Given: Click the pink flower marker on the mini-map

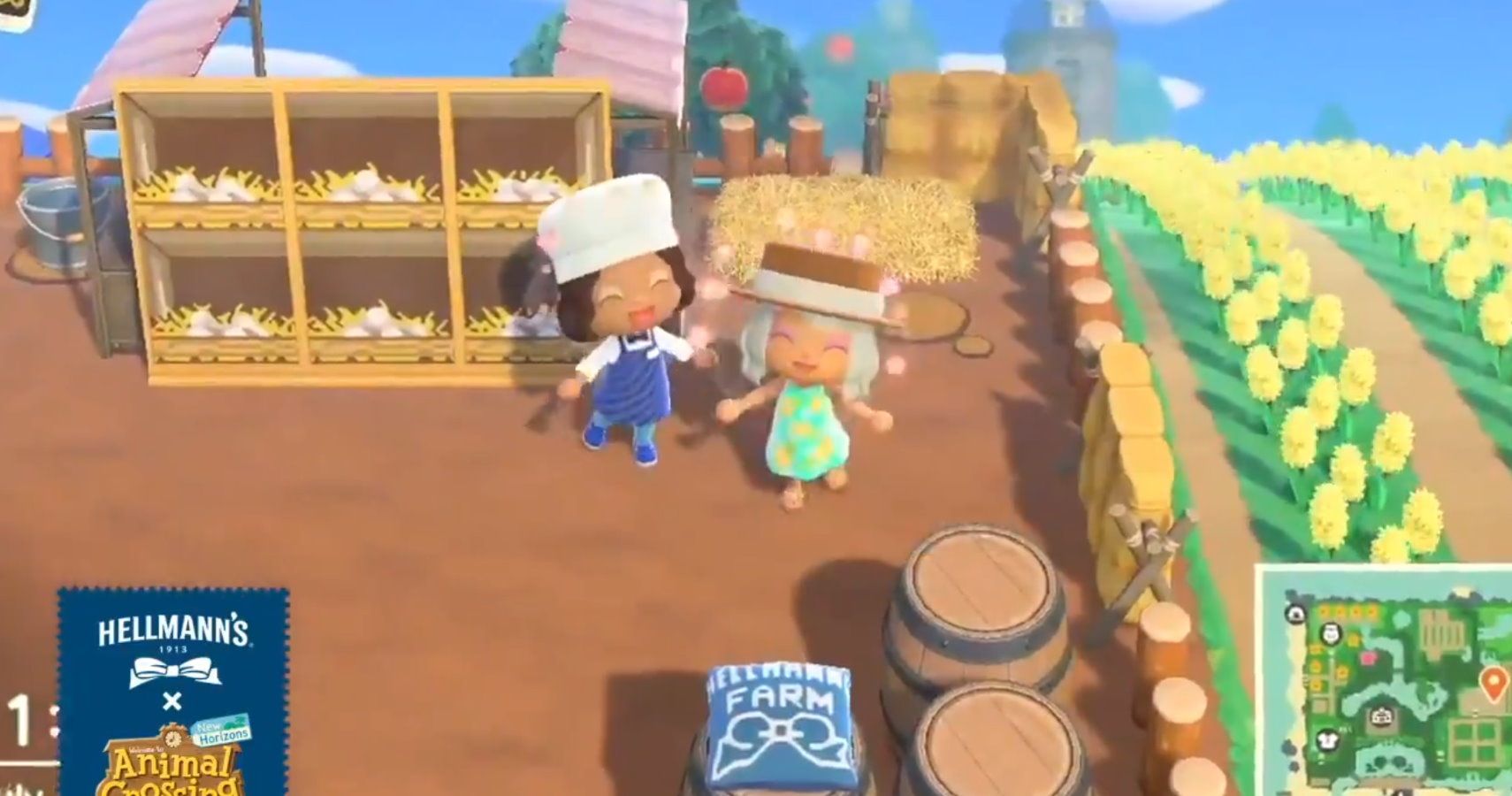Looking at the screenshot, I should coord(1369,658).
